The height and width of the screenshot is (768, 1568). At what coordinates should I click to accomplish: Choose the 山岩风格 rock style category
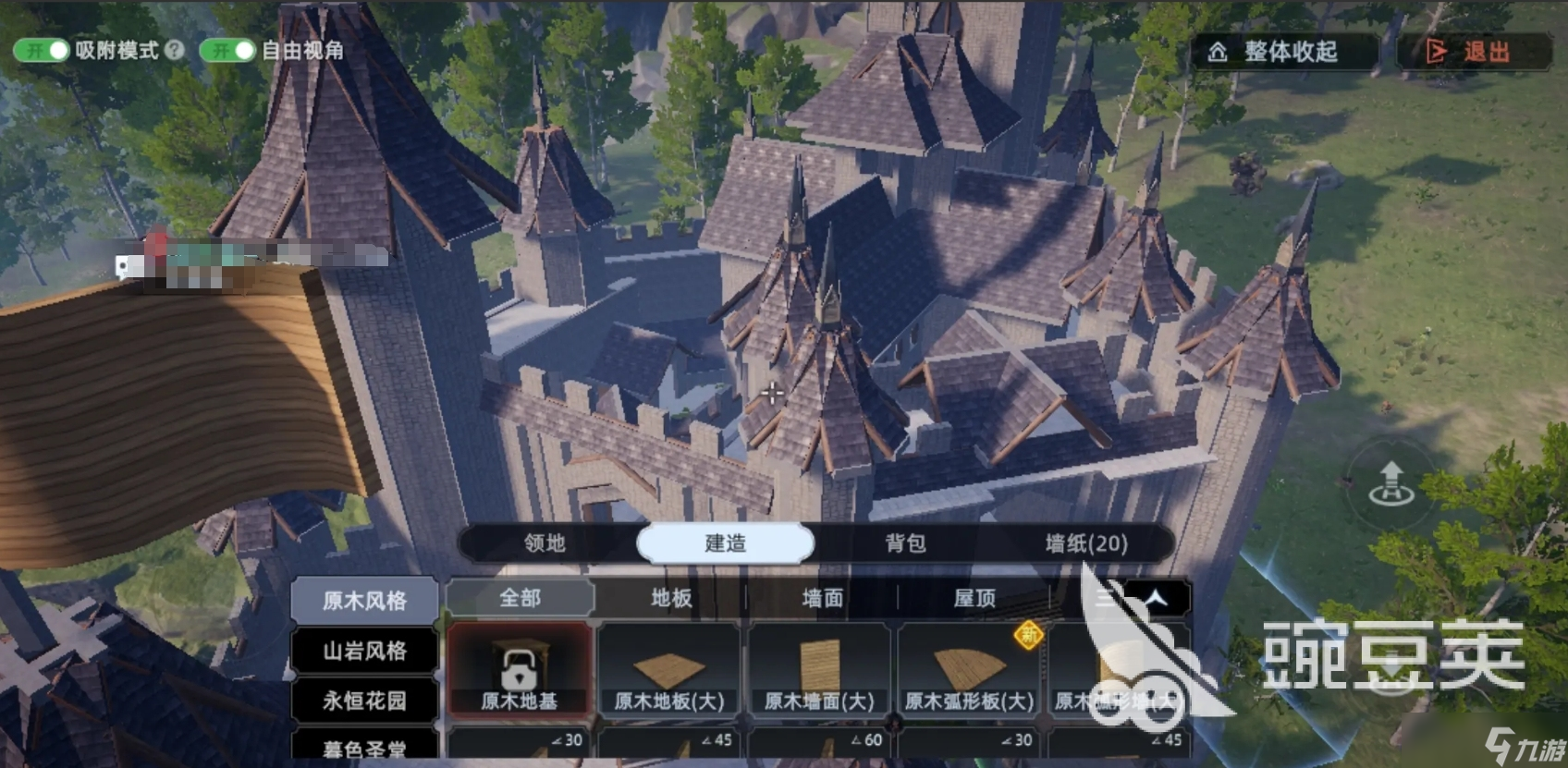coord(364,652)
